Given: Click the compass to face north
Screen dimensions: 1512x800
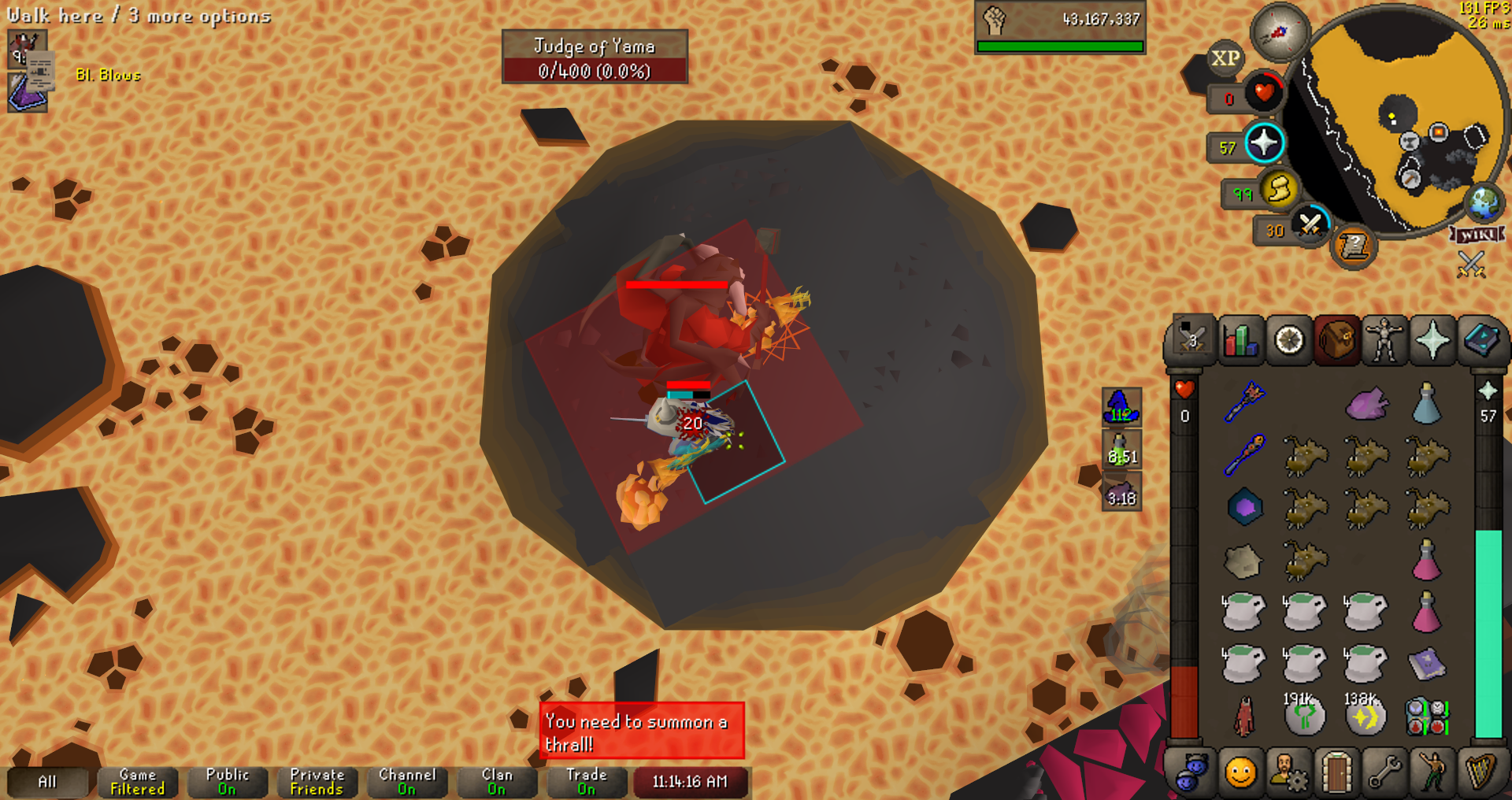Looking at the screenshot, I should [1280, 31].
